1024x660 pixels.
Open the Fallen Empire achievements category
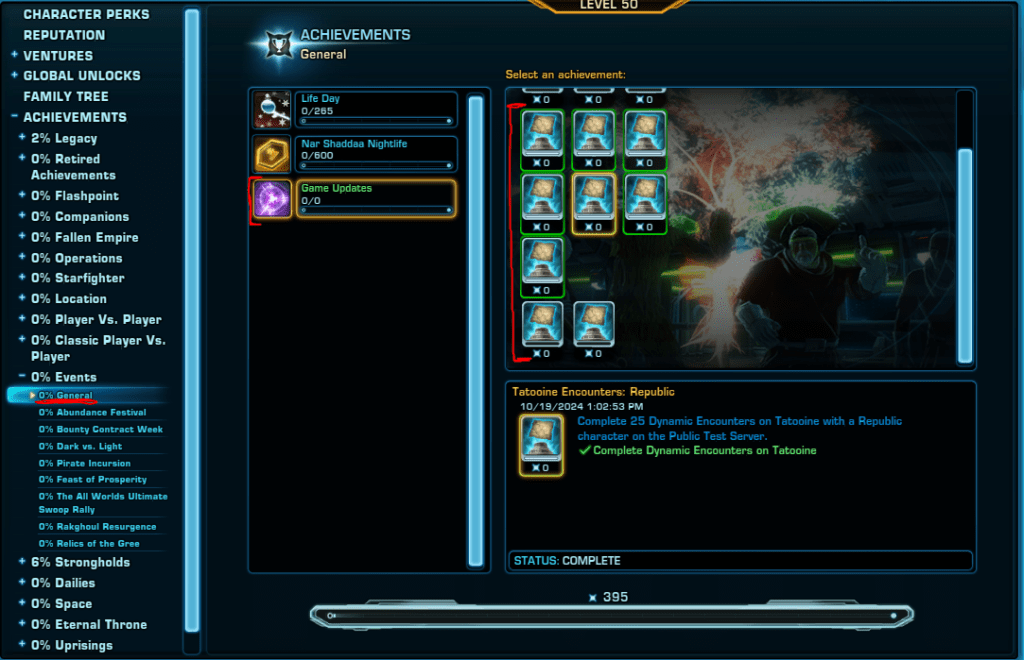tap(85, 237)
